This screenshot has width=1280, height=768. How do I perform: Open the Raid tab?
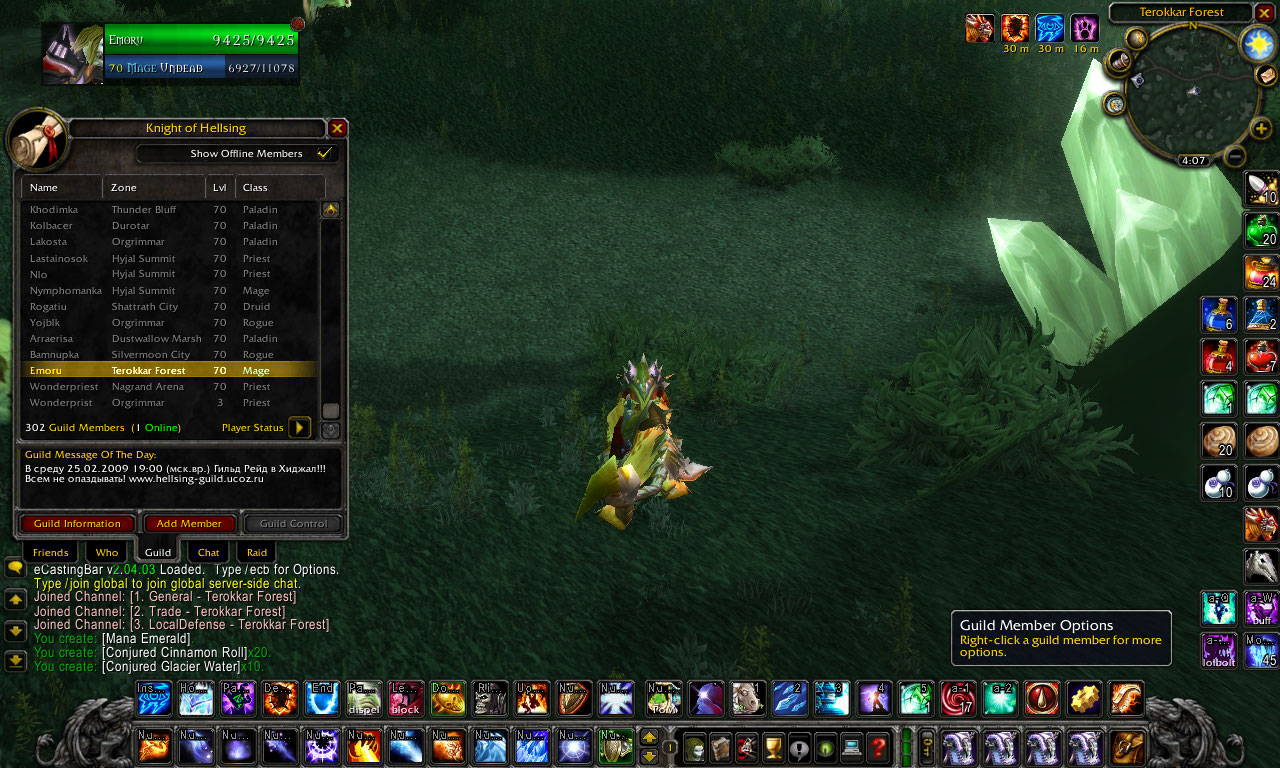tap(257, 552)
